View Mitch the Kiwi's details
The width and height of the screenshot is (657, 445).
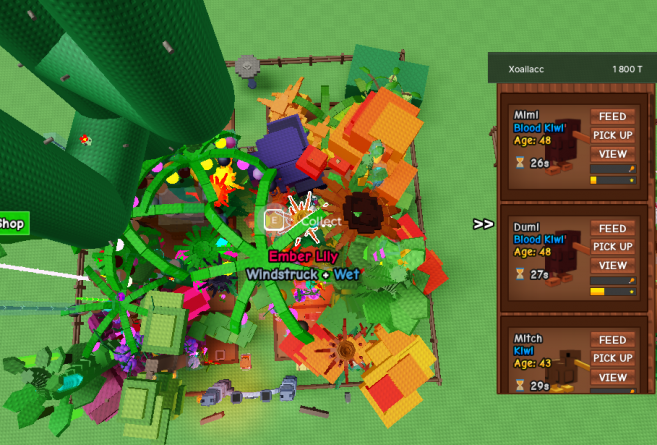point(613,378)
